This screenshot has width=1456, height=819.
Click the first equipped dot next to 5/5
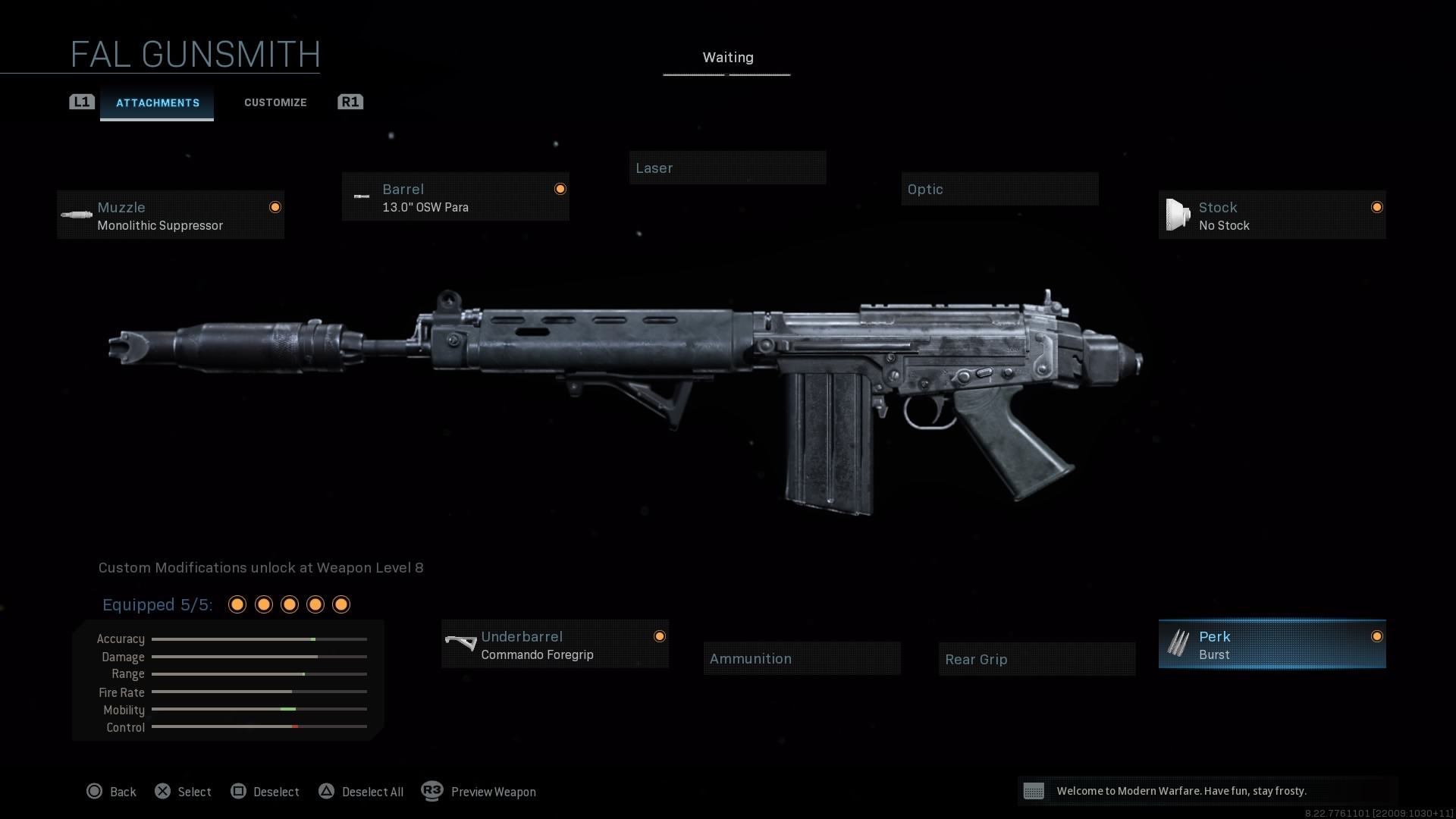point(237,604)
